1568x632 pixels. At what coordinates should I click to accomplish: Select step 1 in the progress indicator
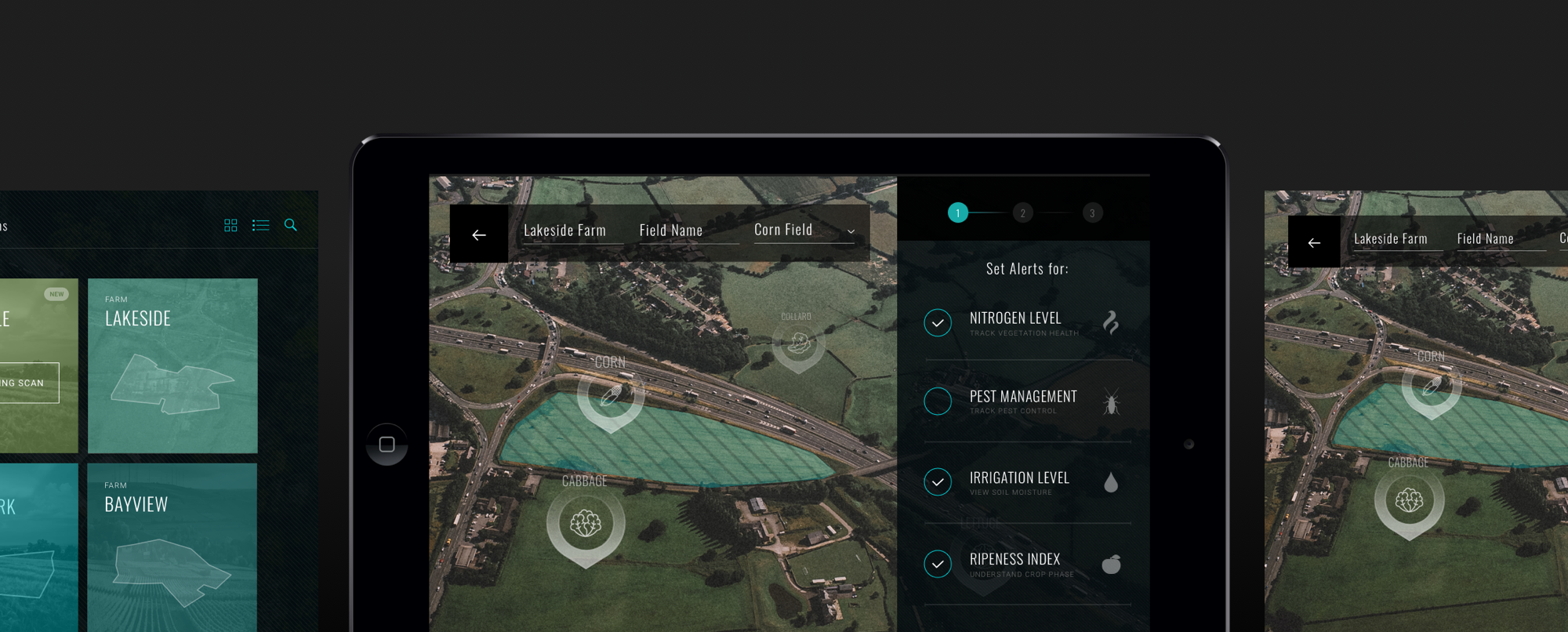coord(957,213)
